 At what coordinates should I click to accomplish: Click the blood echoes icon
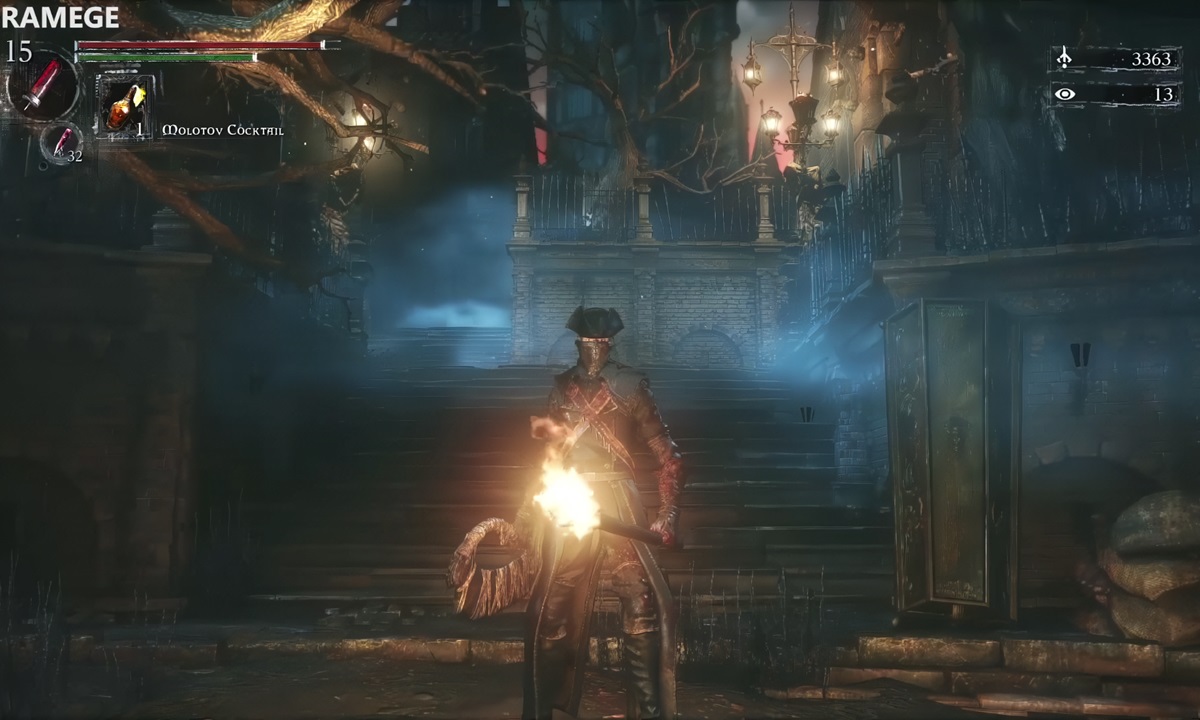(1065, 59)
